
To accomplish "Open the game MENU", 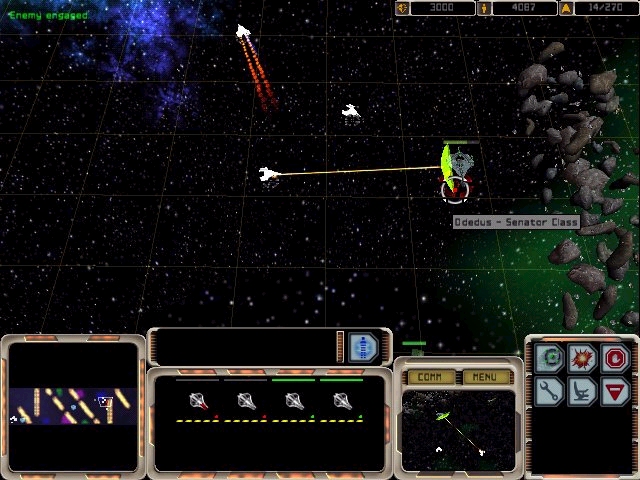I will (485, 377).
